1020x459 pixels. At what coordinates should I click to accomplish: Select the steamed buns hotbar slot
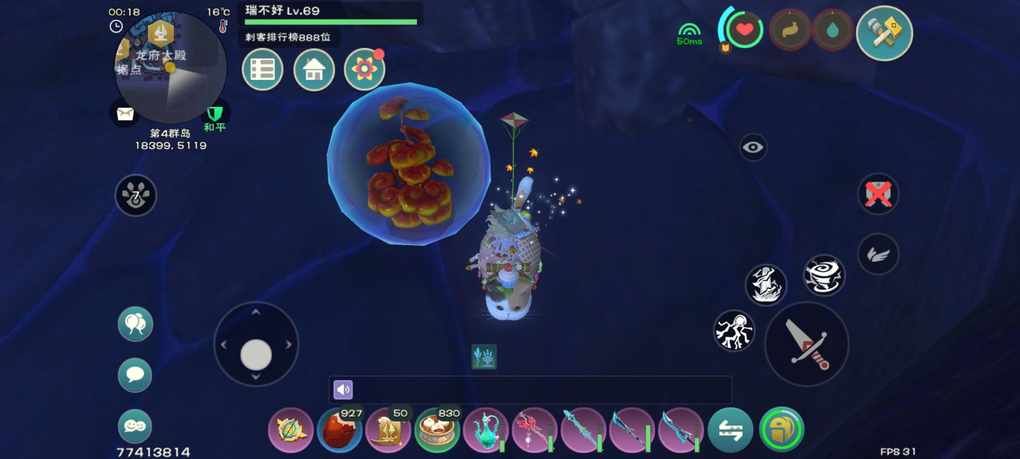[437, 431]
